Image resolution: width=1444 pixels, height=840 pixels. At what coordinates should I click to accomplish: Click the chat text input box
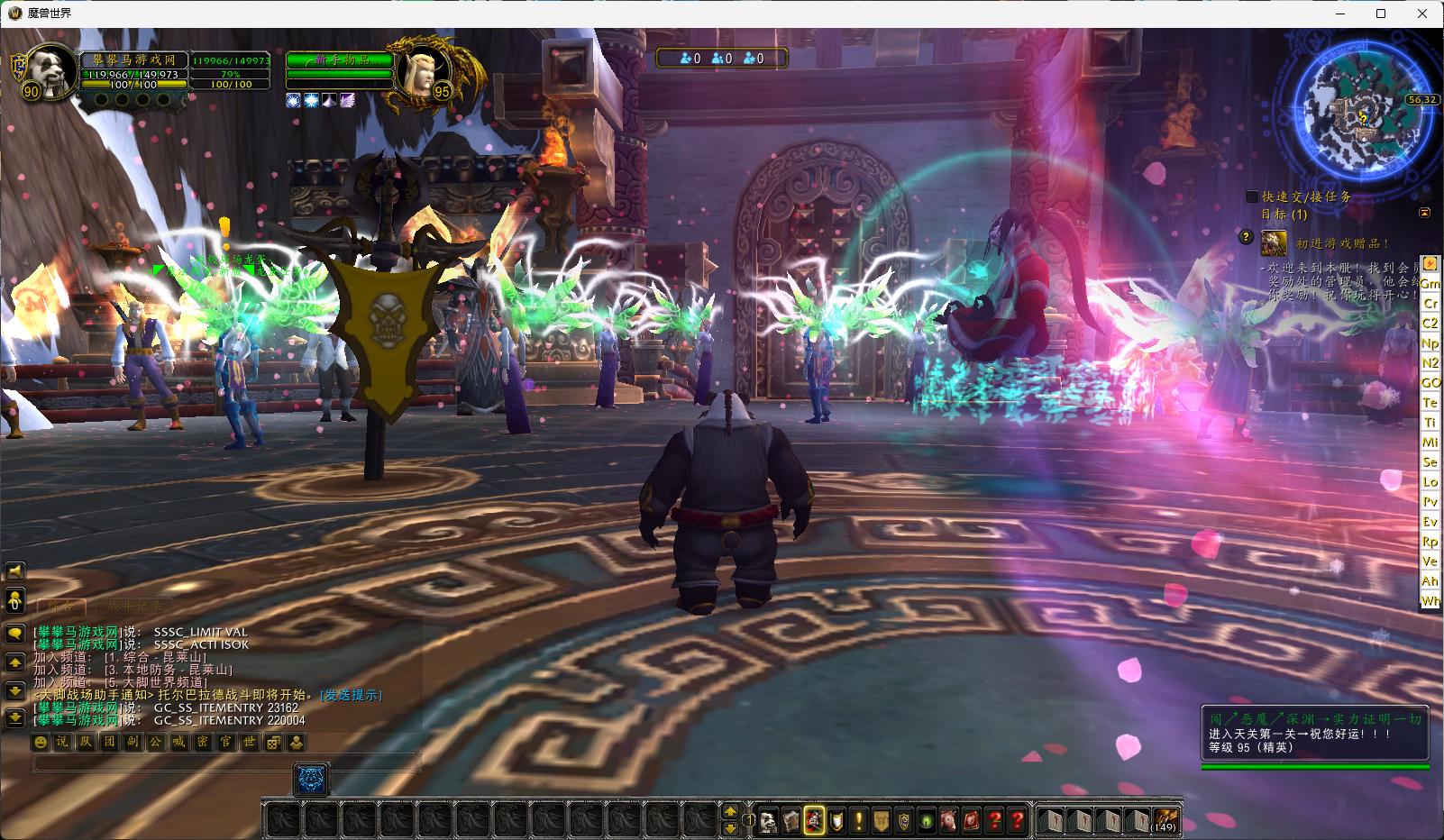coord(225,763)
